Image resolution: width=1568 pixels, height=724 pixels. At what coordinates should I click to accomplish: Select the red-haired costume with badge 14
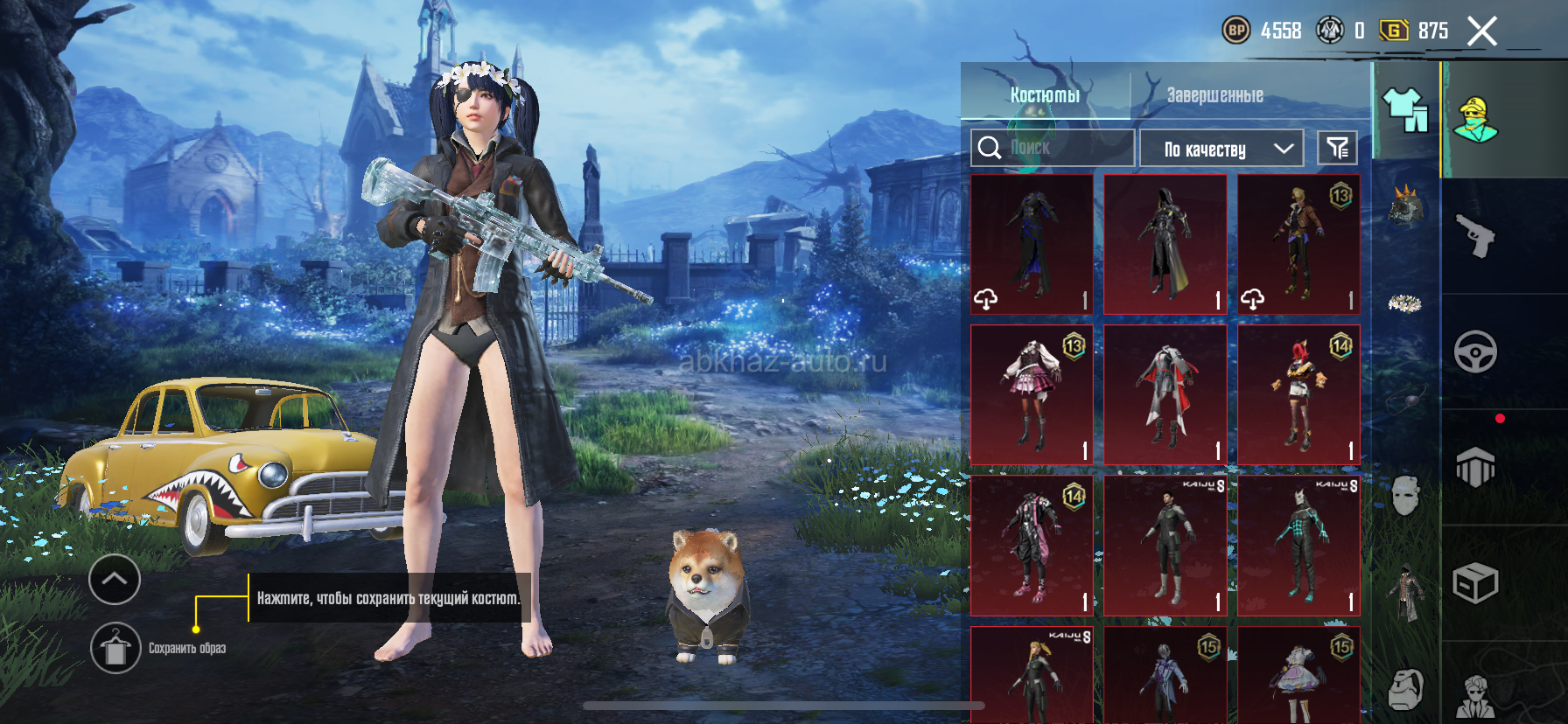point(1299,394)
